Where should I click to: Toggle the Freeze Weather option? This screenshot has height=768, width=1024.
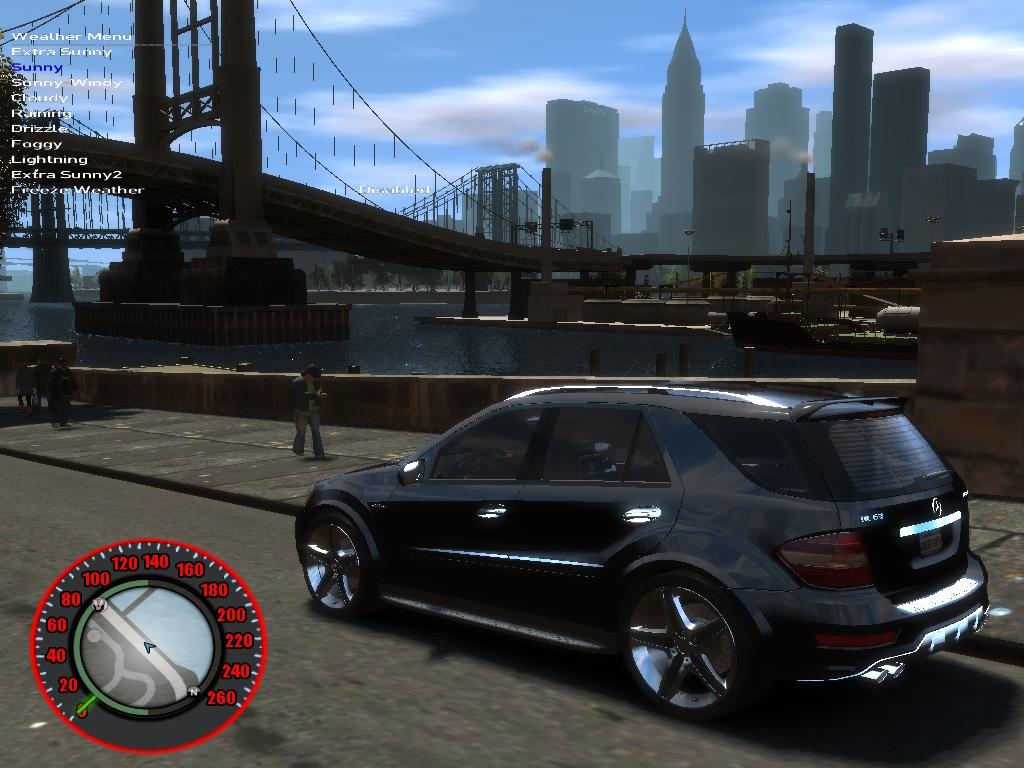pos(77,190)
